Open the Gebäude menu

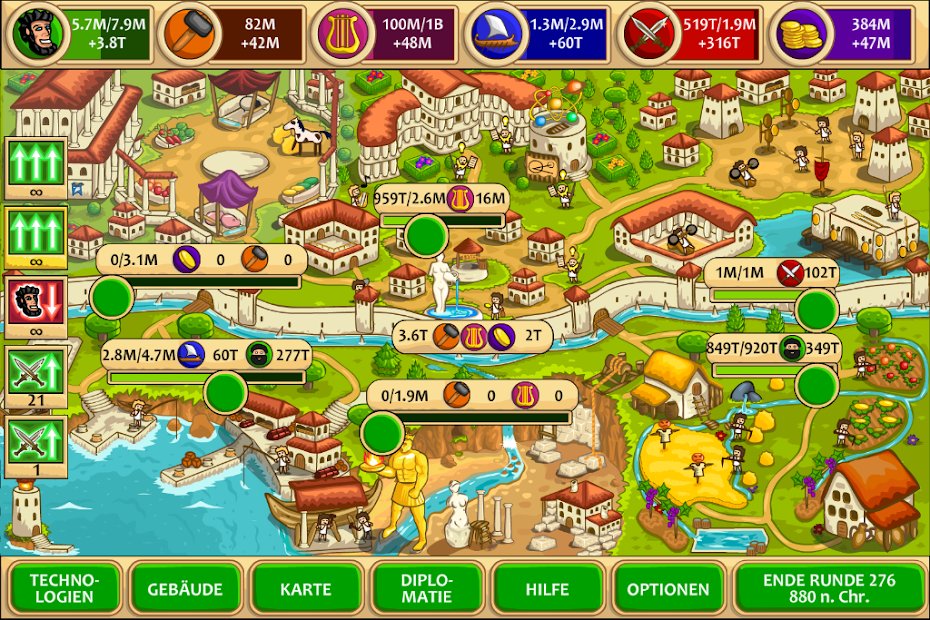tap(185, 589)
